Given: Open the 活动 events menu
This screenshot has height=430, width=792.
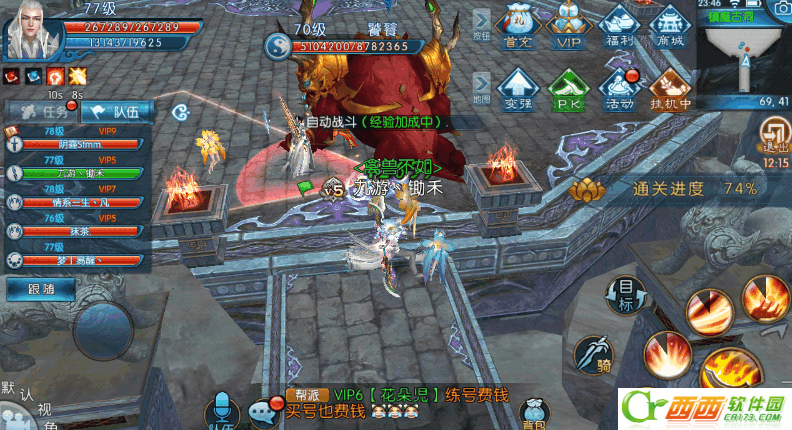Looking at the screenshot, I should tap(620, 88).
